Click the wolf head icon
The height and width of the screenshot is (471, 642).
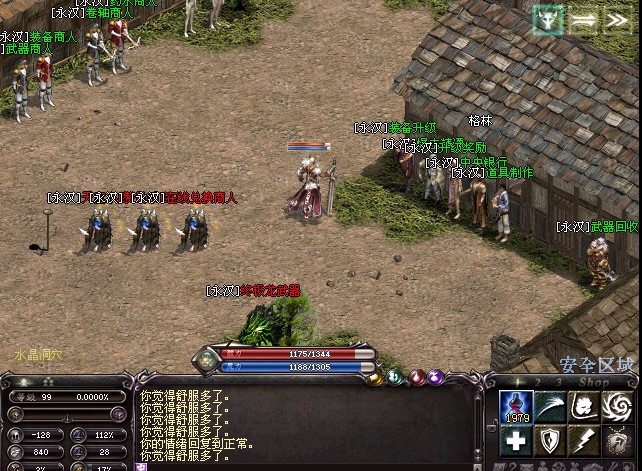549,20
